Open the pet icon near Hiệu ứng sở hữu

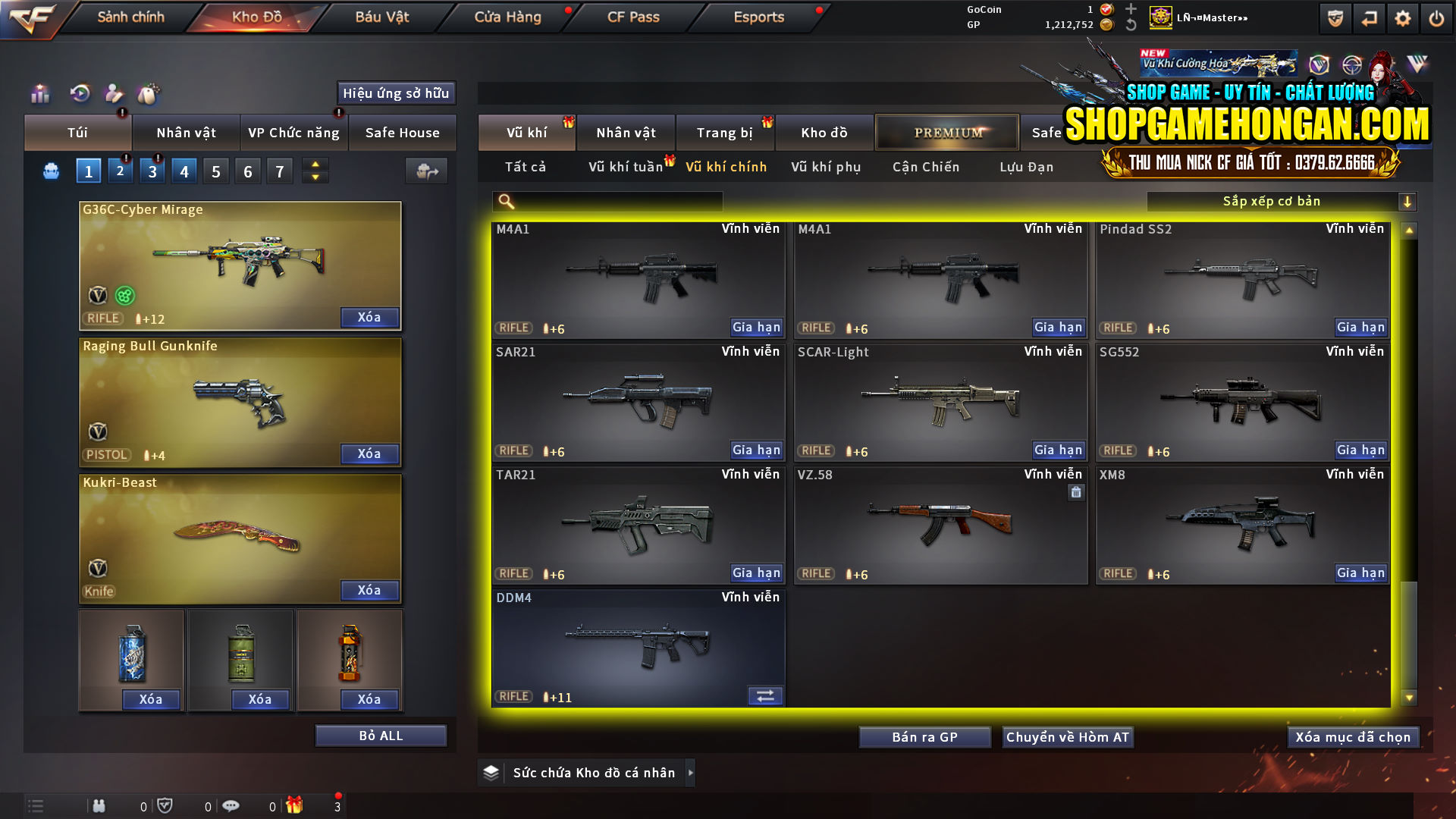click(x=149, y=94)
